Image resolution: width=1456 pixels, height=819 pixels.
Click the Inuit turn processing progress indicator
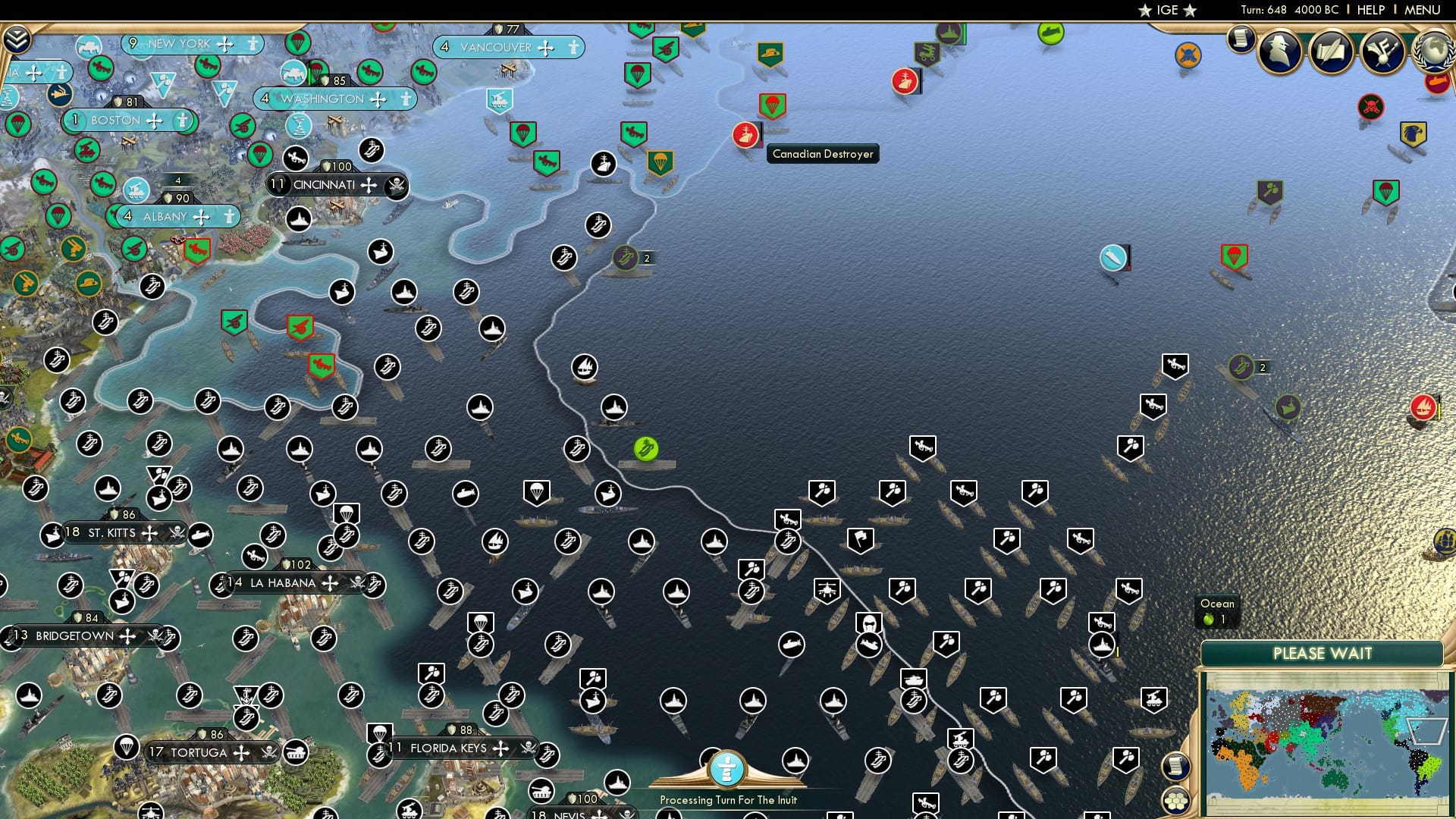tap(728, 770)
